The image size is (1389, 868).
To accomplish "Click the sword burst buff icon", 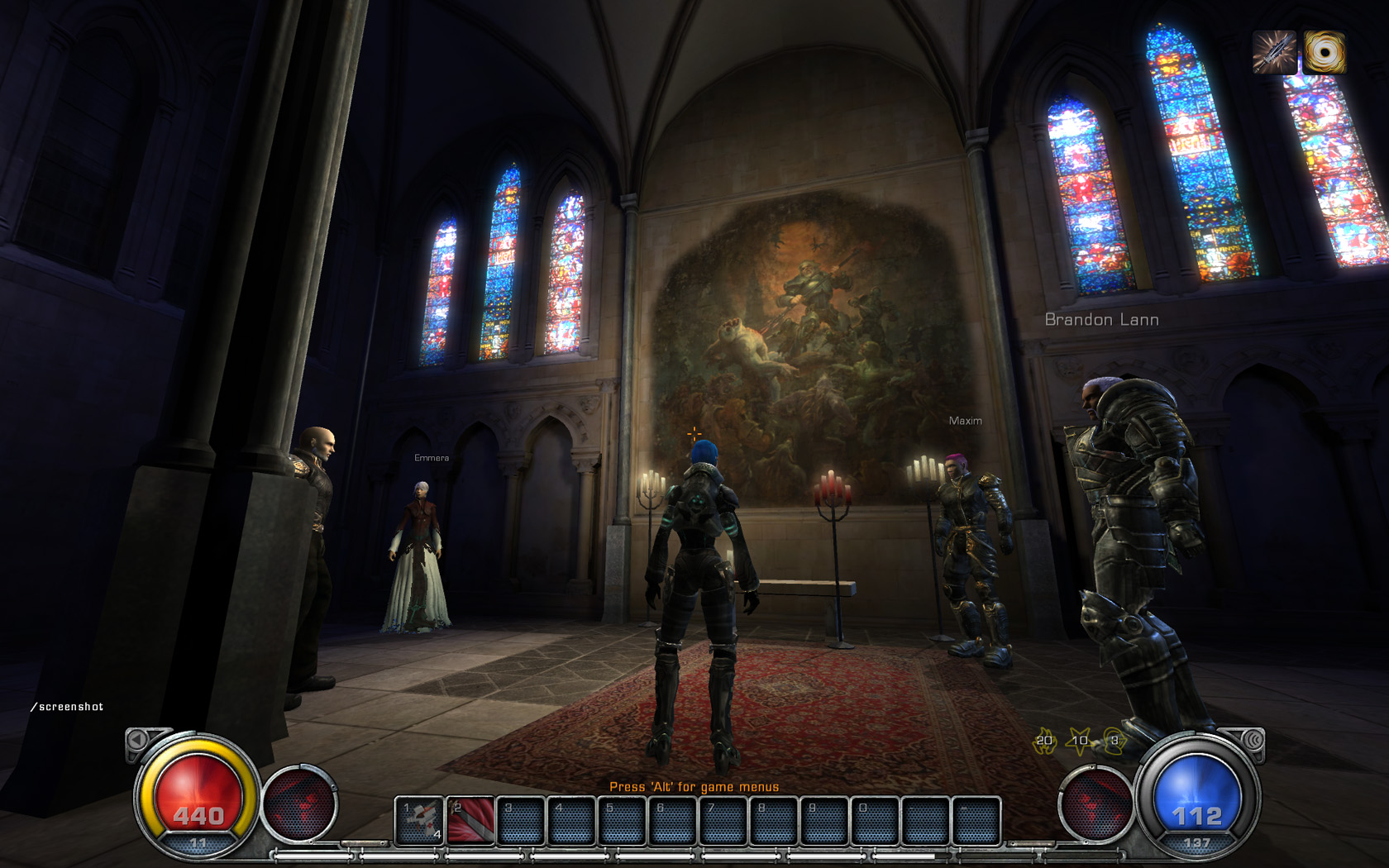I will [x=1273, y=52].
